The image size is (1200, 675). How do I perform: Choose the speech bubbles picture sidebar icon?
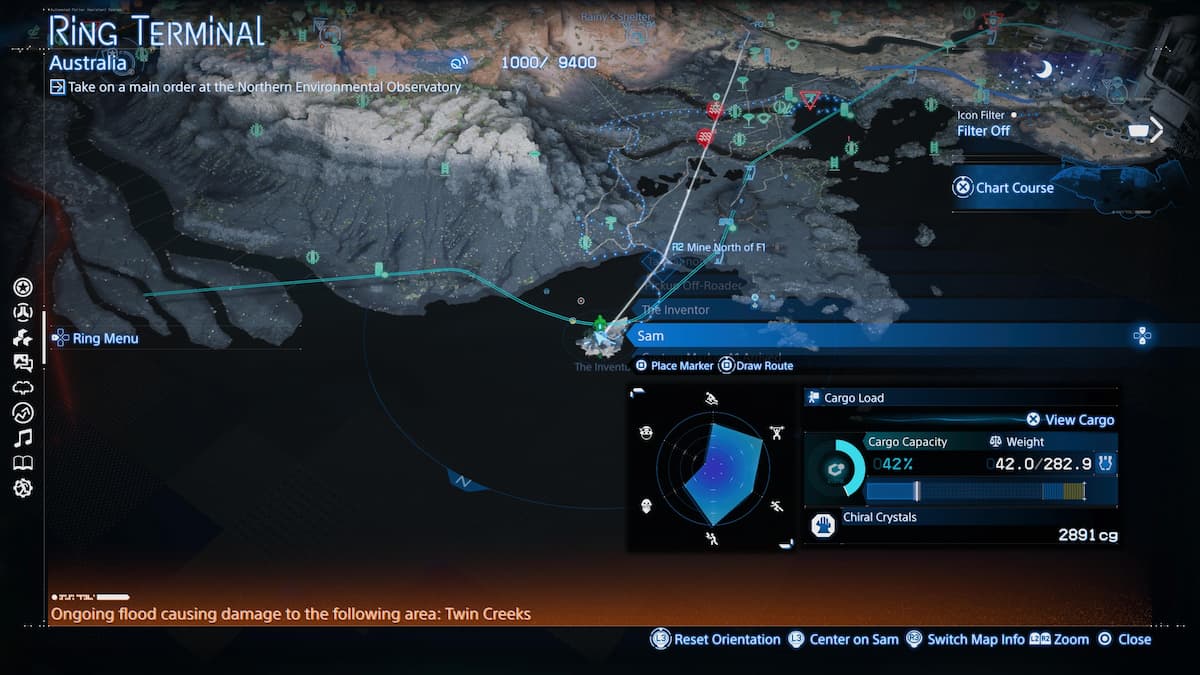[23, 363]
